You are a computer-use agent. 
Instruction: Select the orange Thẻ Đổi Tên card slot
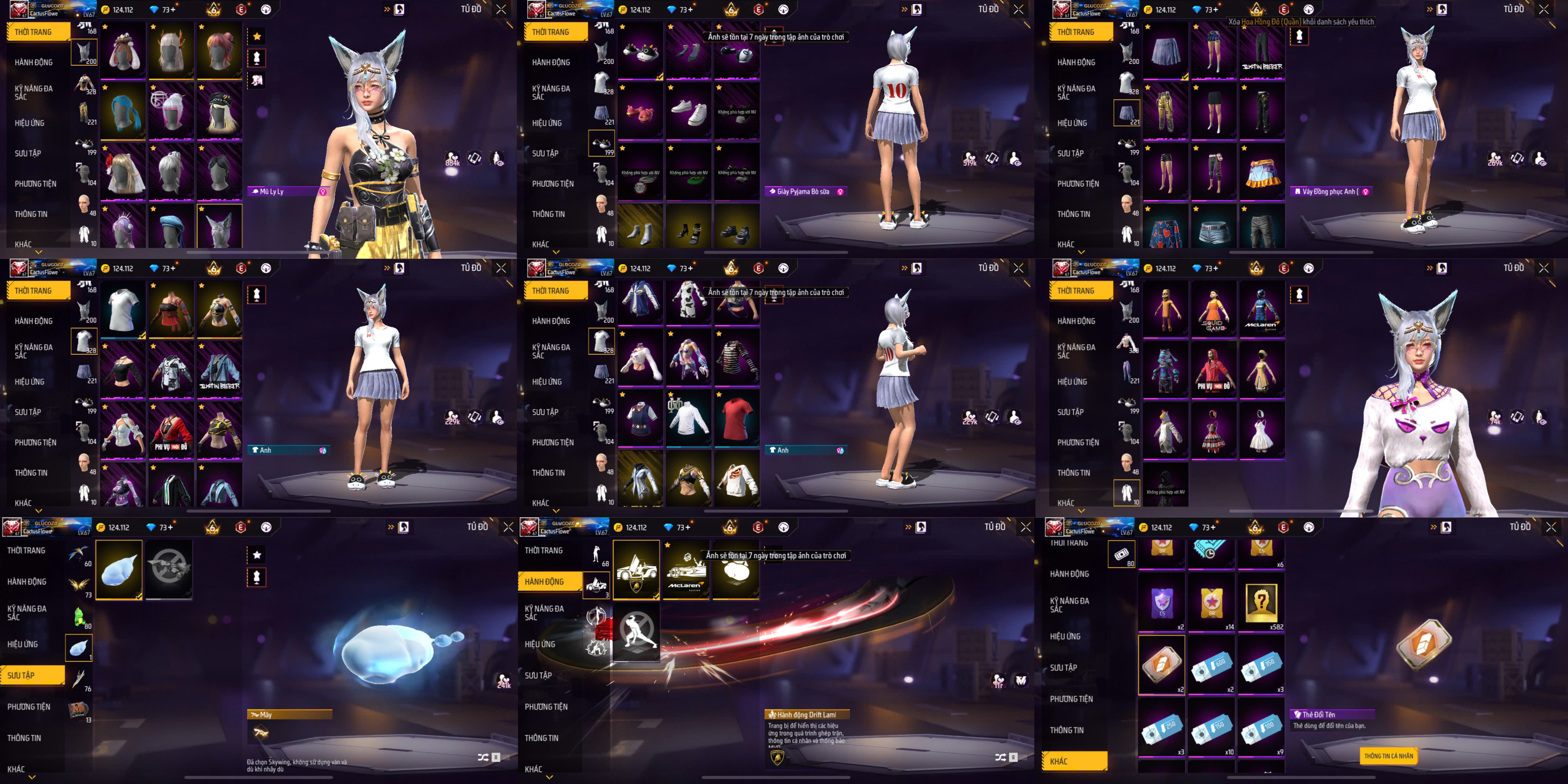1161,664
